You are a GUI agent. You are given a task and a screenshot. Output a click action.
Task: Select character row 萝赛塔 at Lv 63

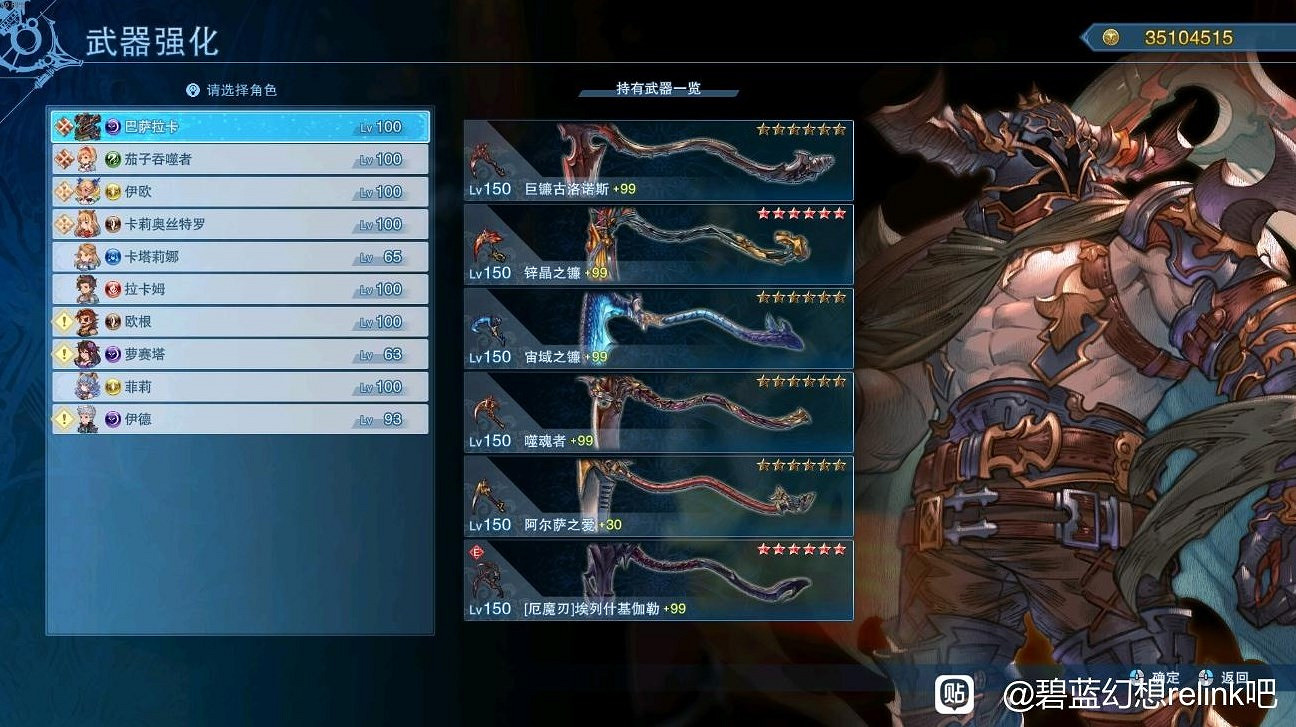tap(240, 353)
